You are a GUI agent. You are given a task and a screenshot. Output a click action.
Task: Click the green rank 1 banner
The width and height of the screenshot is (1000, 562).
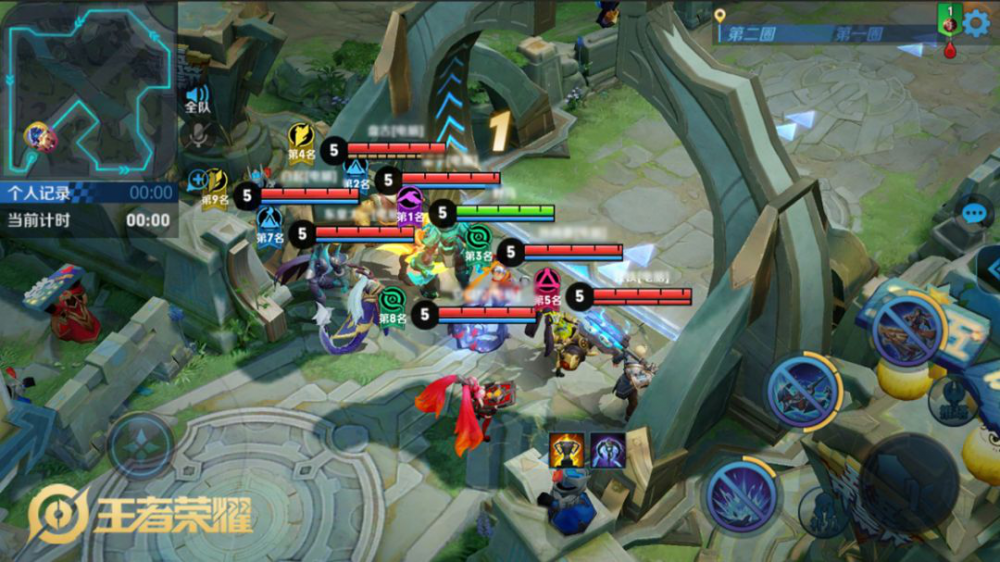tap(948, 17)
